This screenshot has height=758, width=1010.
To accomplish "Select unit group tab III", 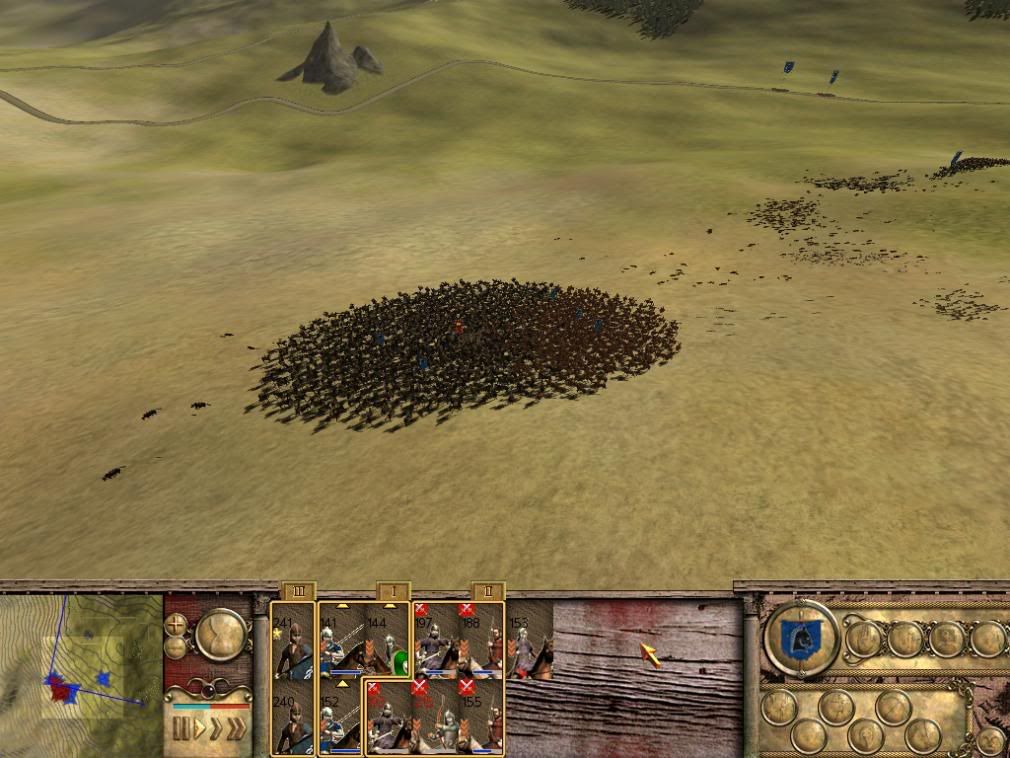I will coord(298,591).
